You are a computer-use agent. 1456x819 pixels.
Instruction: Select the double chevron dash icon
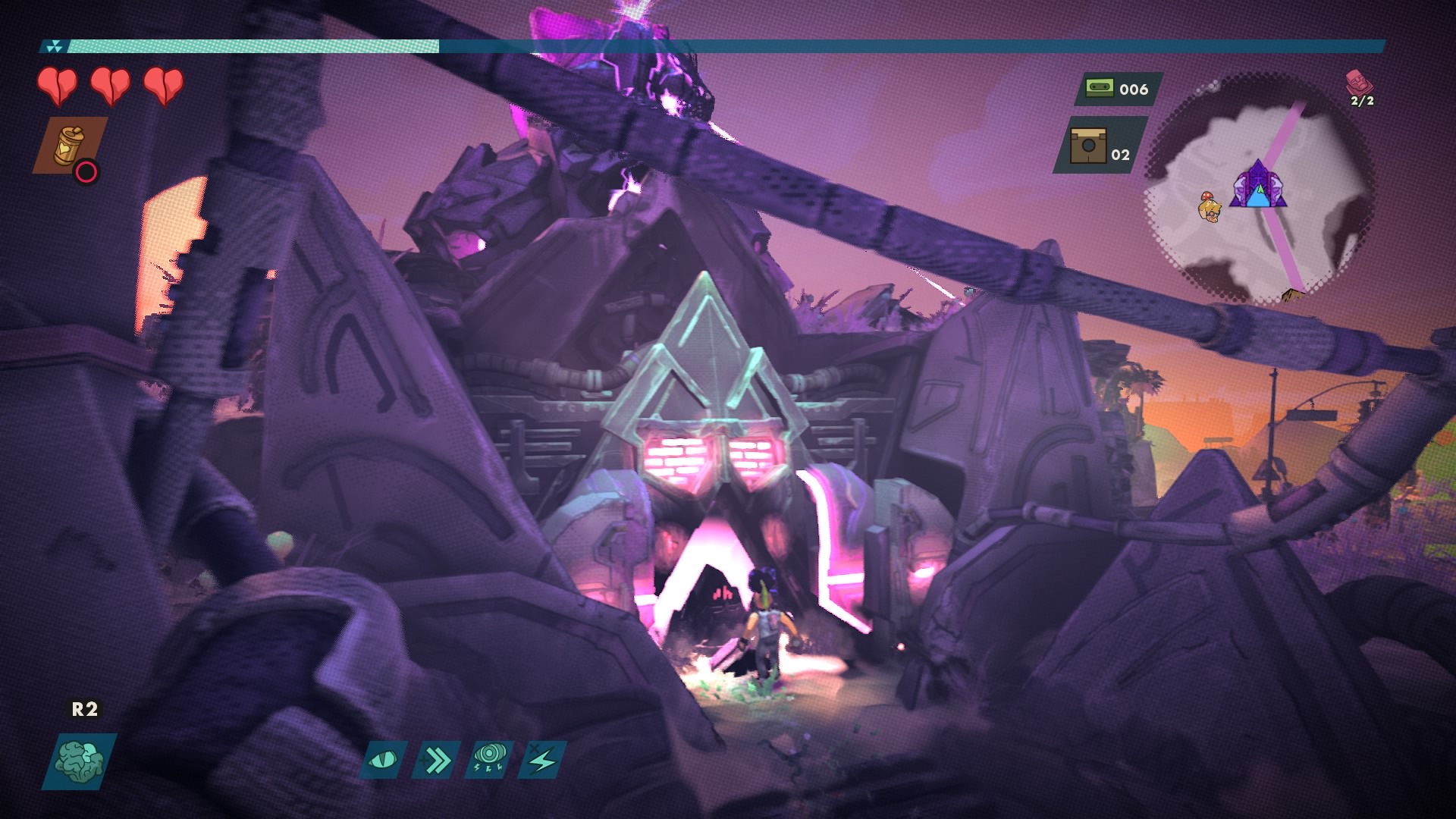click(x=437, y=760)
